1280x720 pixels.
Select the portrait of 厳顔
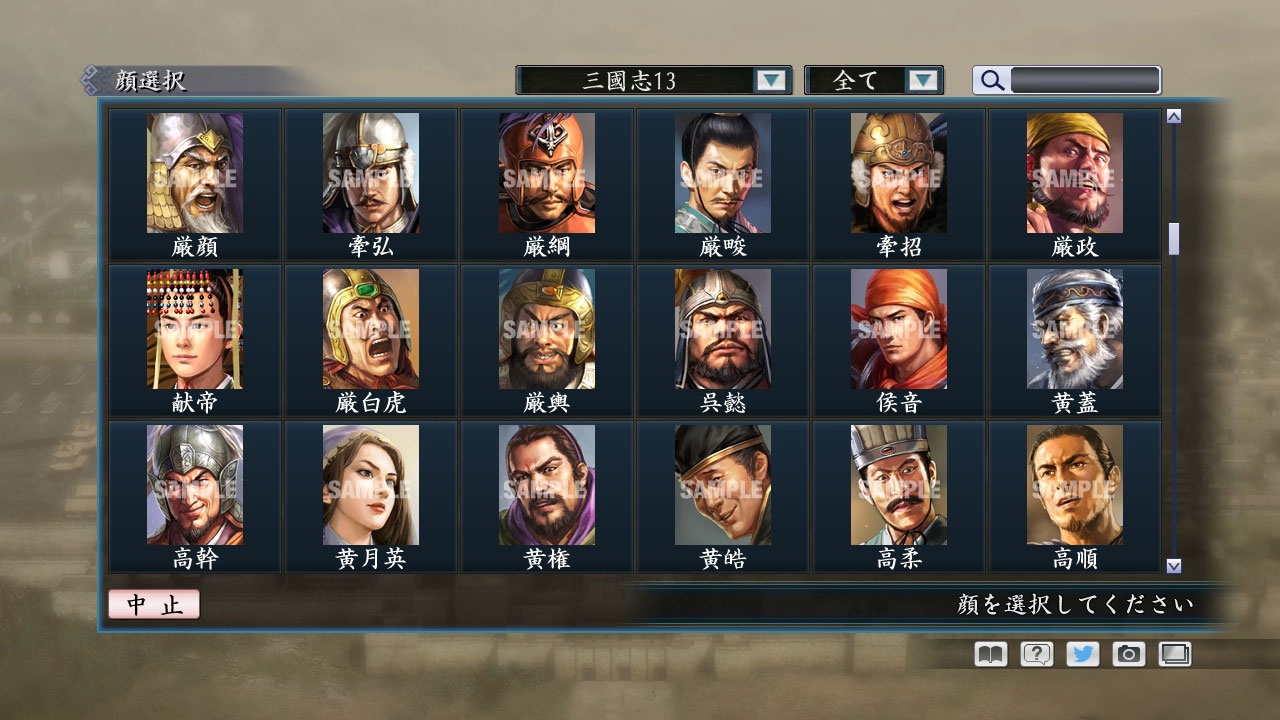click(x=195, y=175)
